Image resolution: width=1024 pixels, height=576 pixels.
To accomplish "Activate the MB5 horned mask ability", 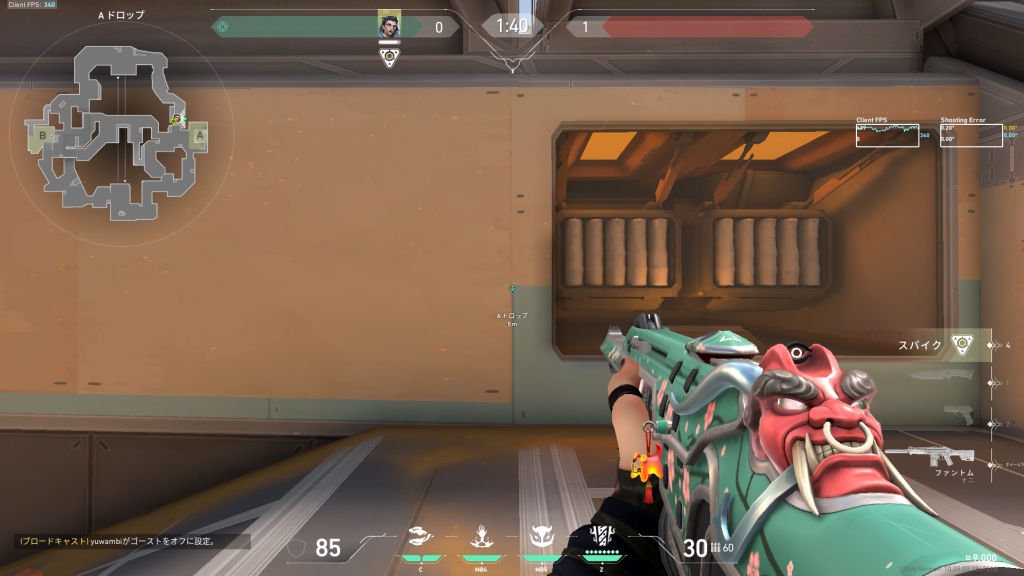I will click(540, 539).
